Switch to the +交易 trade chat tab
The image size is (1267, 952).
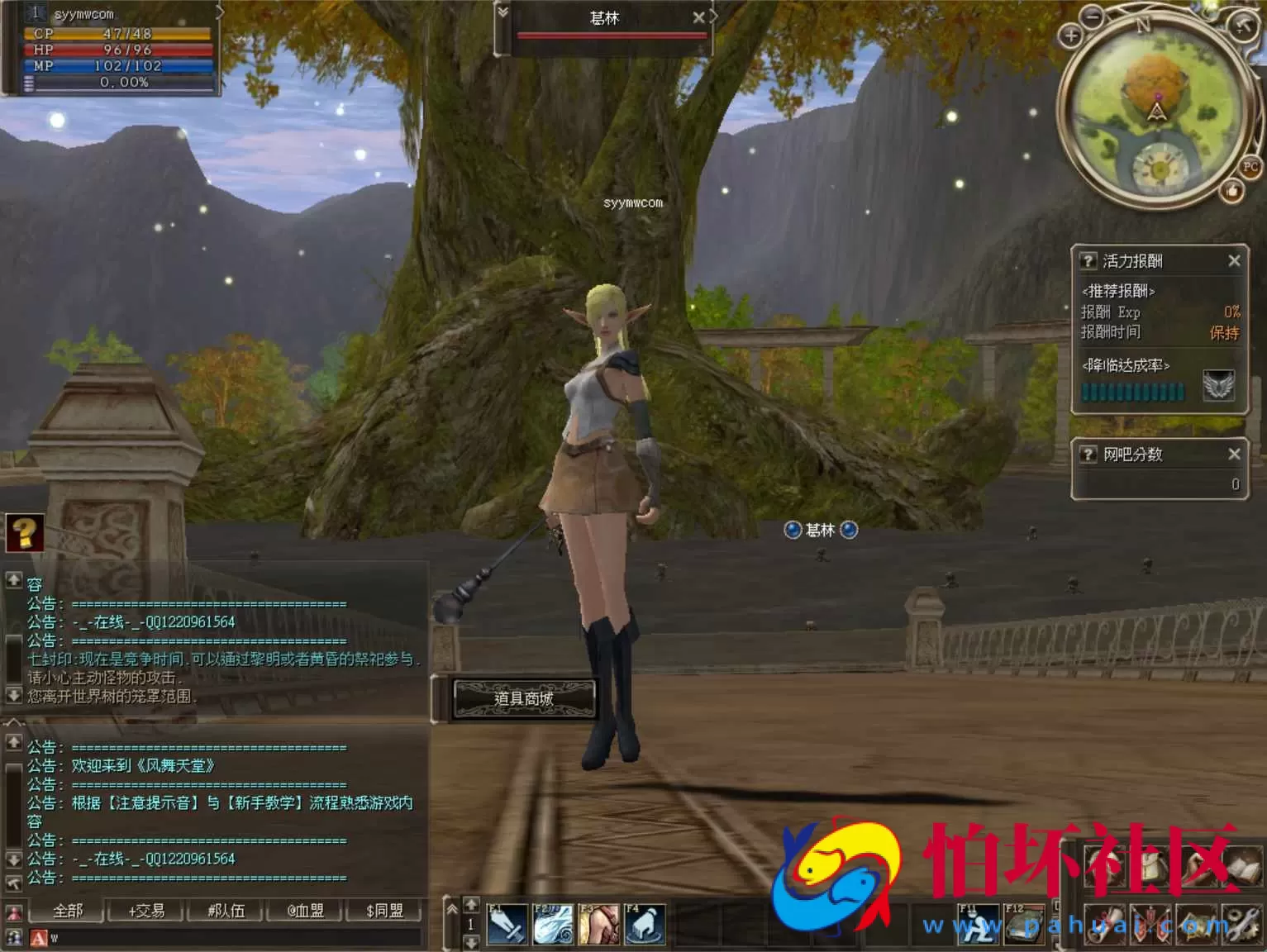[x=146, y=911]
